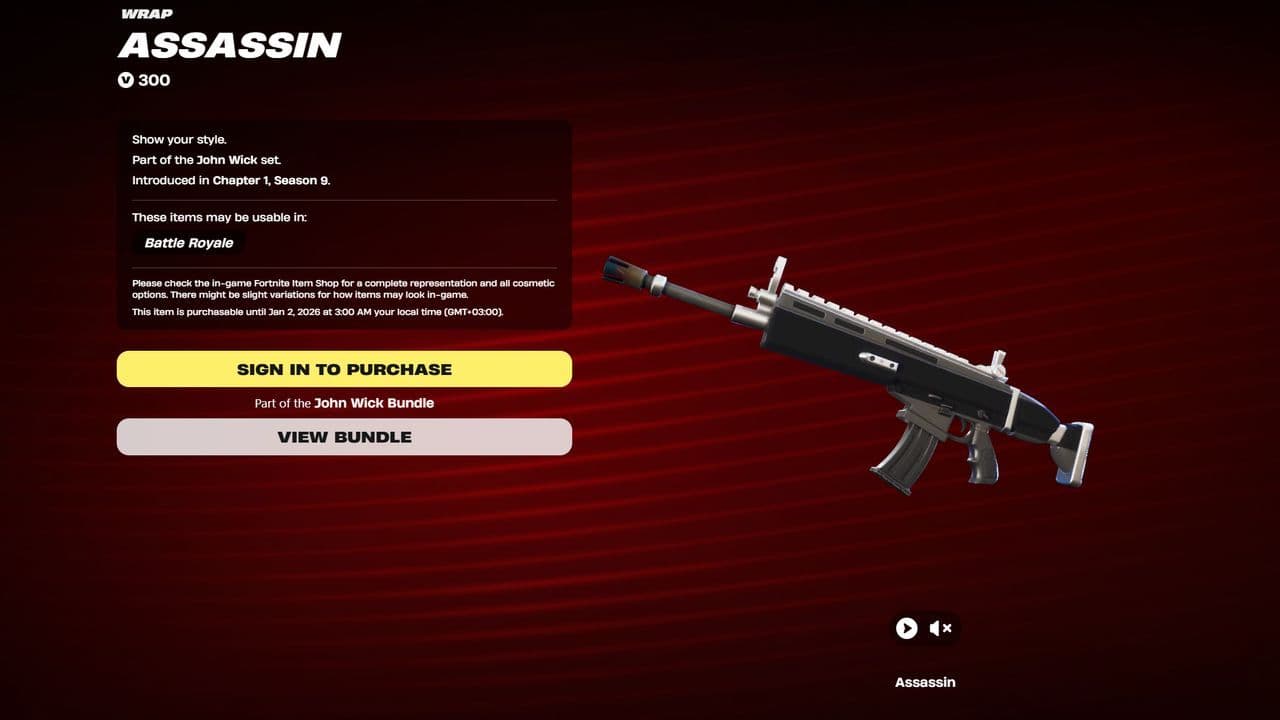This screenshot has height=720, width=1280.
Task: Open the John Wick Bundle link
Action: tap(374, 402)
